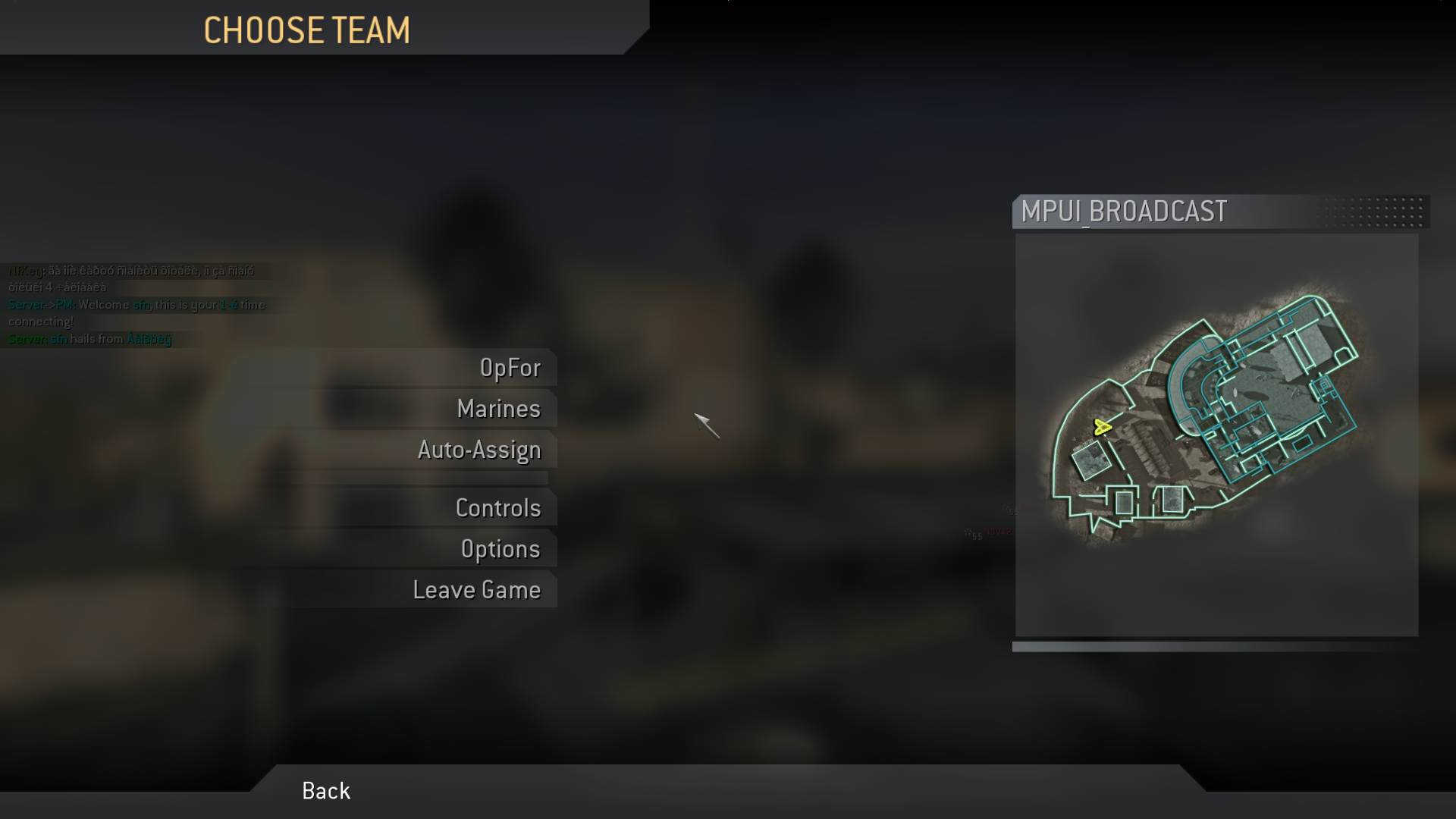This screenshot has height=819, width=1456.
Task: Join the OpFor team
Action: [x=510, y=368]
